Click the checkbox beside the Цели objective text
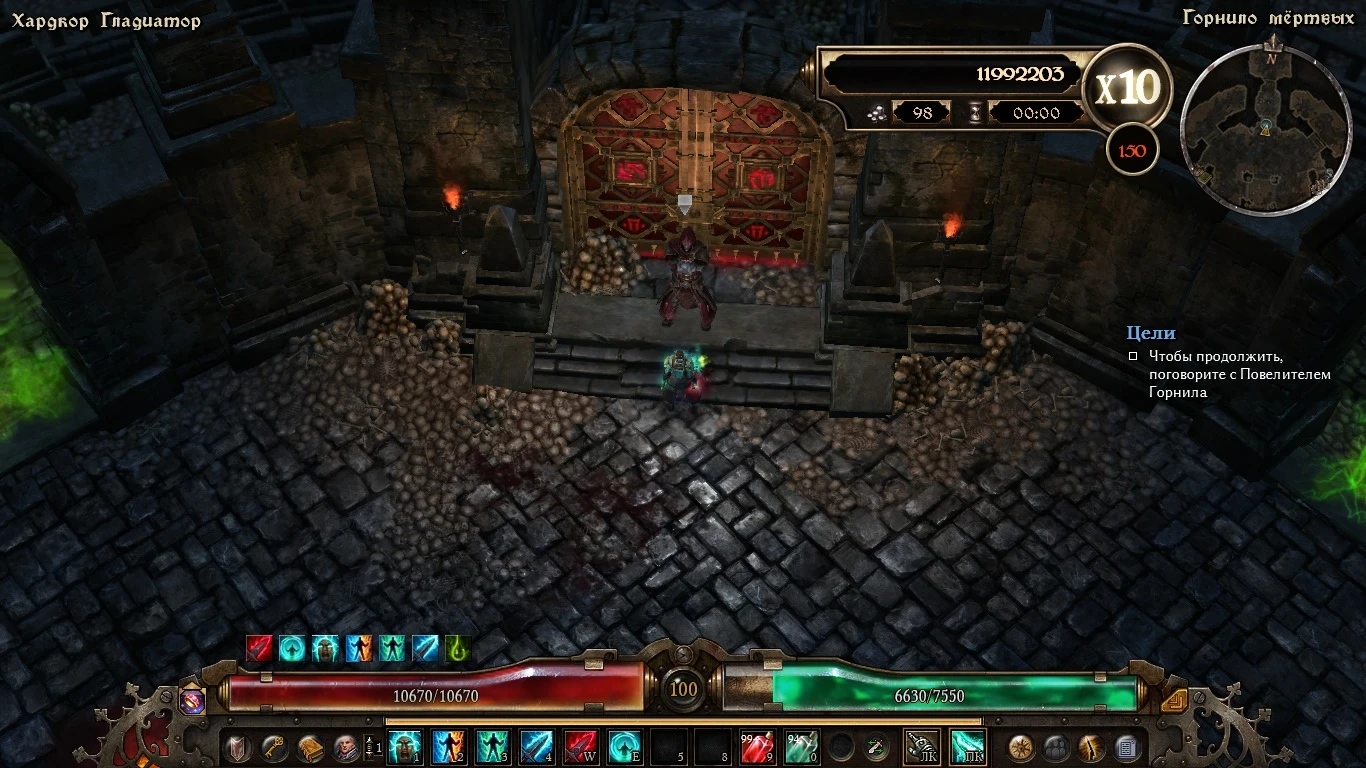The width and height of the screenshot is (1366, 768). tap(1133, 356)
